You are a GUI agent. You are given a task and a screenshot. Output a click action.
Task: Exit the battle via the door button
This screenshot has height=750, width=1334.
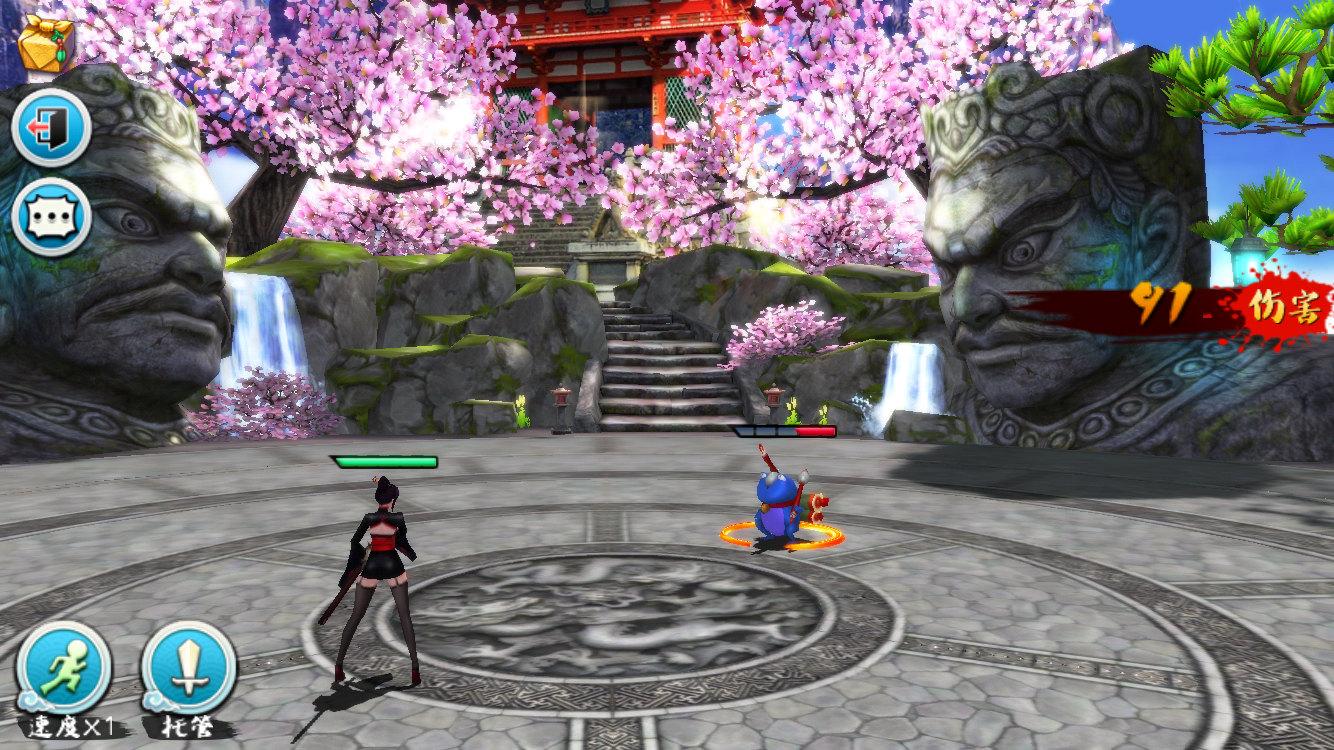pos(52,127)
